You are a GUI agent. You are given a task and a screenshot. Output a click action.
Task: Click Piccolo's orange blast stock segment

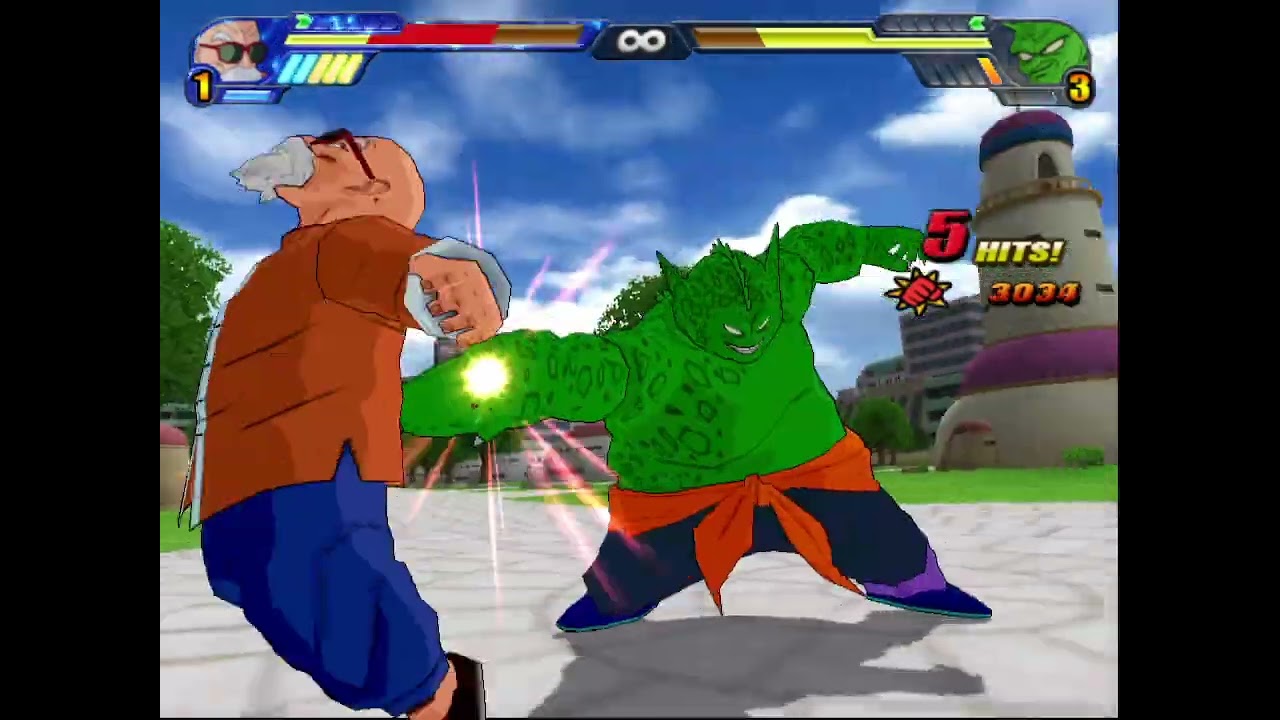pos(991,70)
